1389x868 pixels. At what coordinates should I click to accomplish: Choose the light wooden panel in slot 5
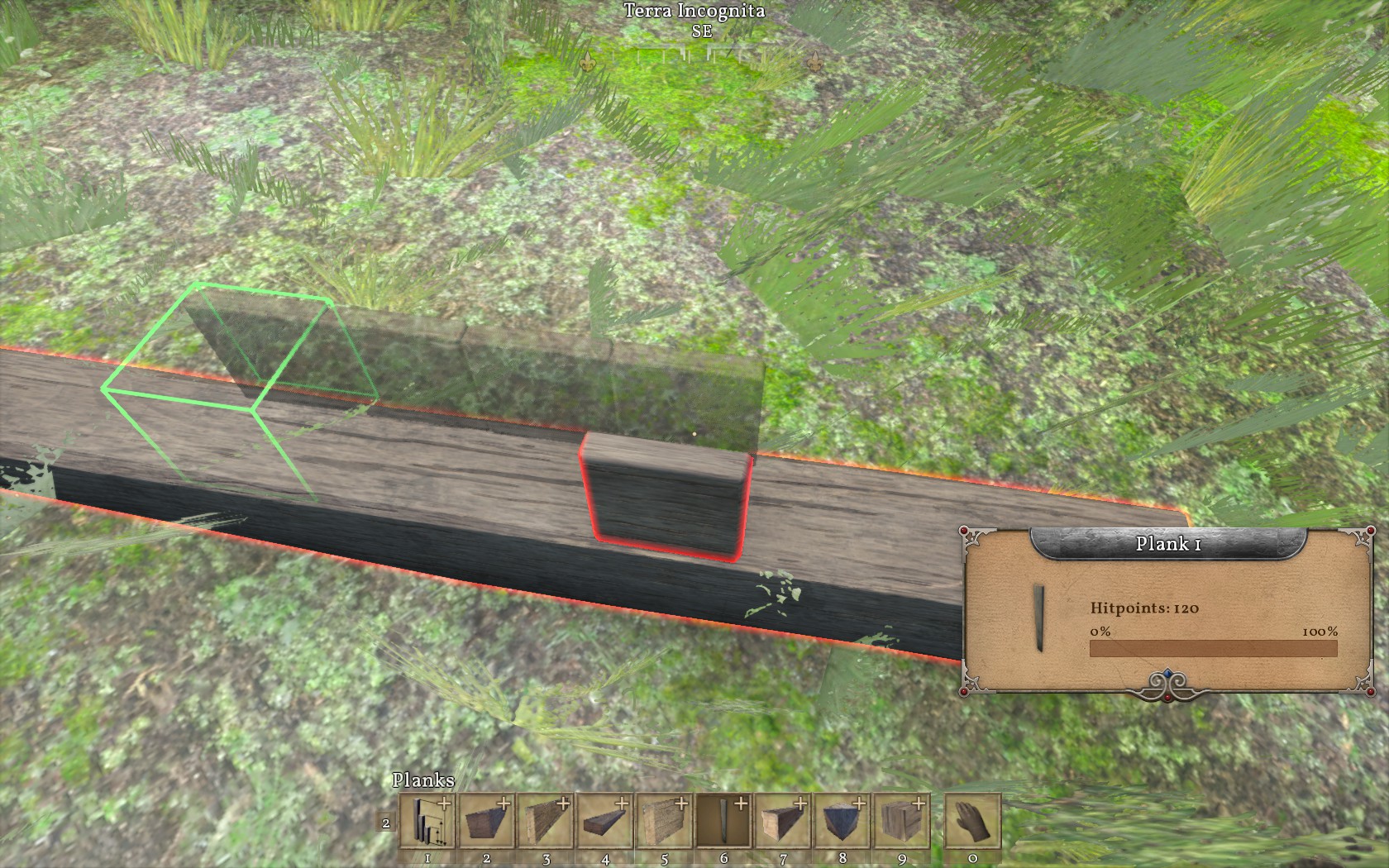tap(665, 821)
